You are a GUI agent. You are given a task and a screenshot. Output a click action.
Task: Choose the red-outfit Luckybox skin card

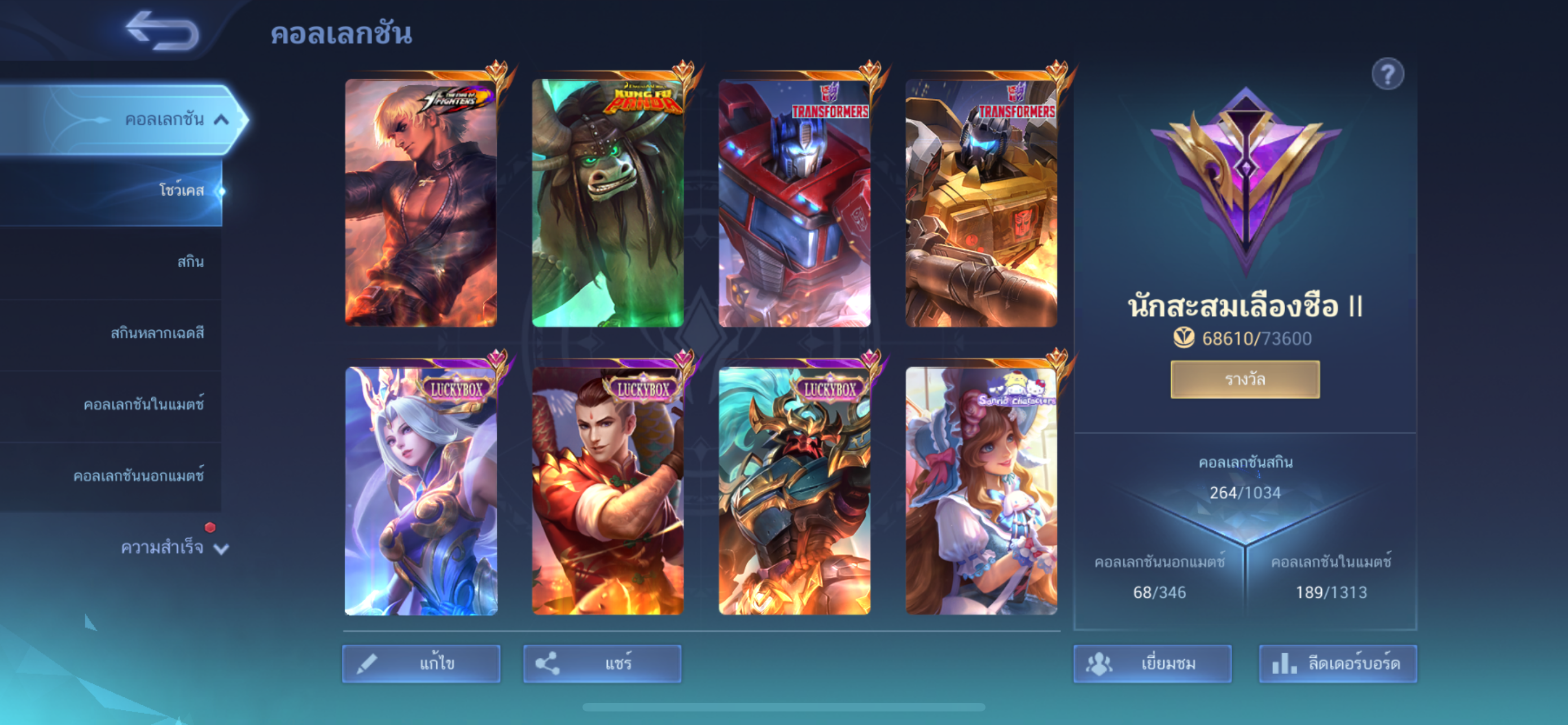pyautogui.click(x=607, y=491)
